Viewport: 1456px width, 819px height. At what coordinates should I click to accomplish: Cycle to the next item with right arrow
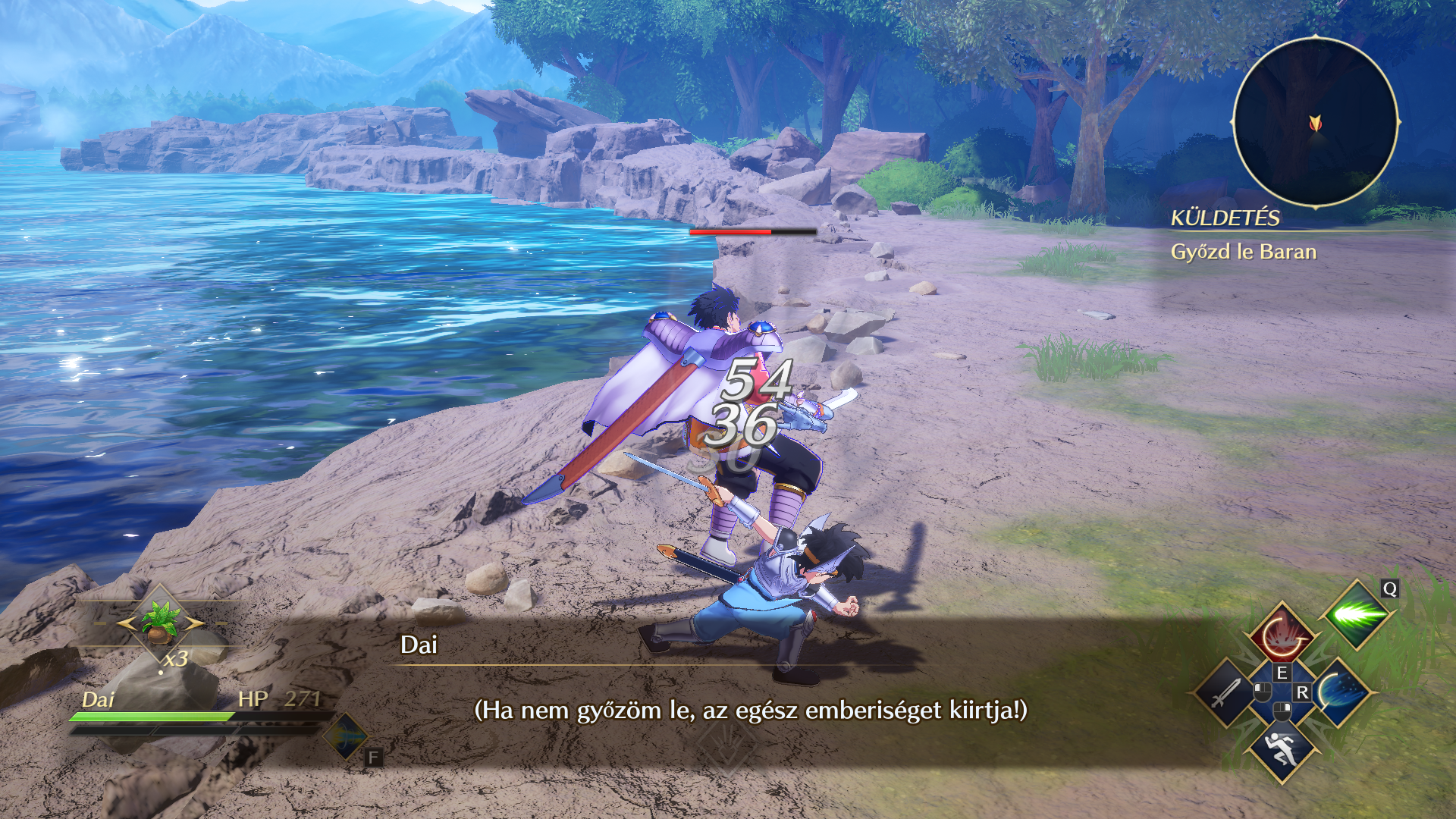click(x=194, y=623)
